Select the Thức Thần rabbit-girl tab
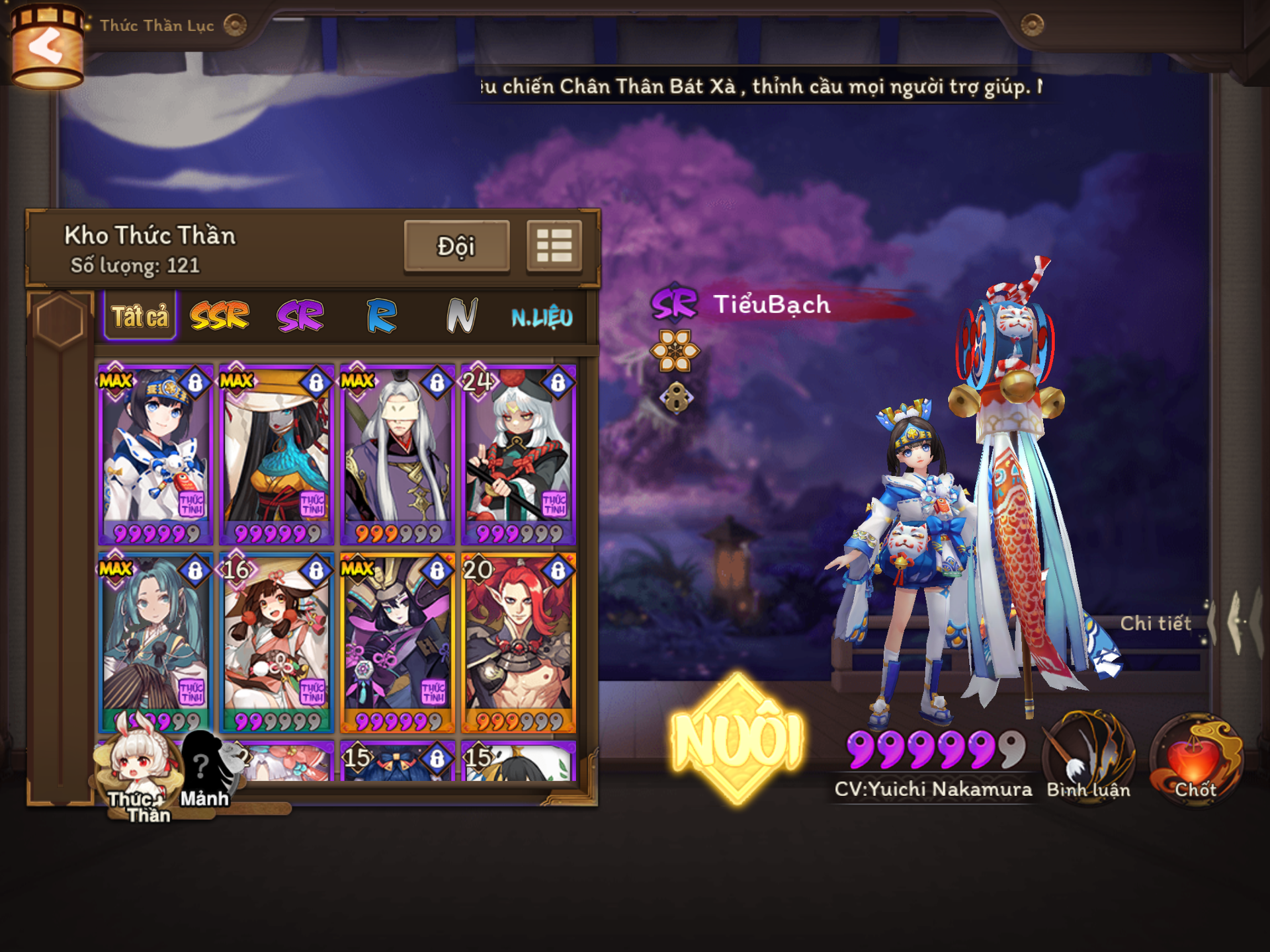The image size is (1270, 952). (140, 773)
